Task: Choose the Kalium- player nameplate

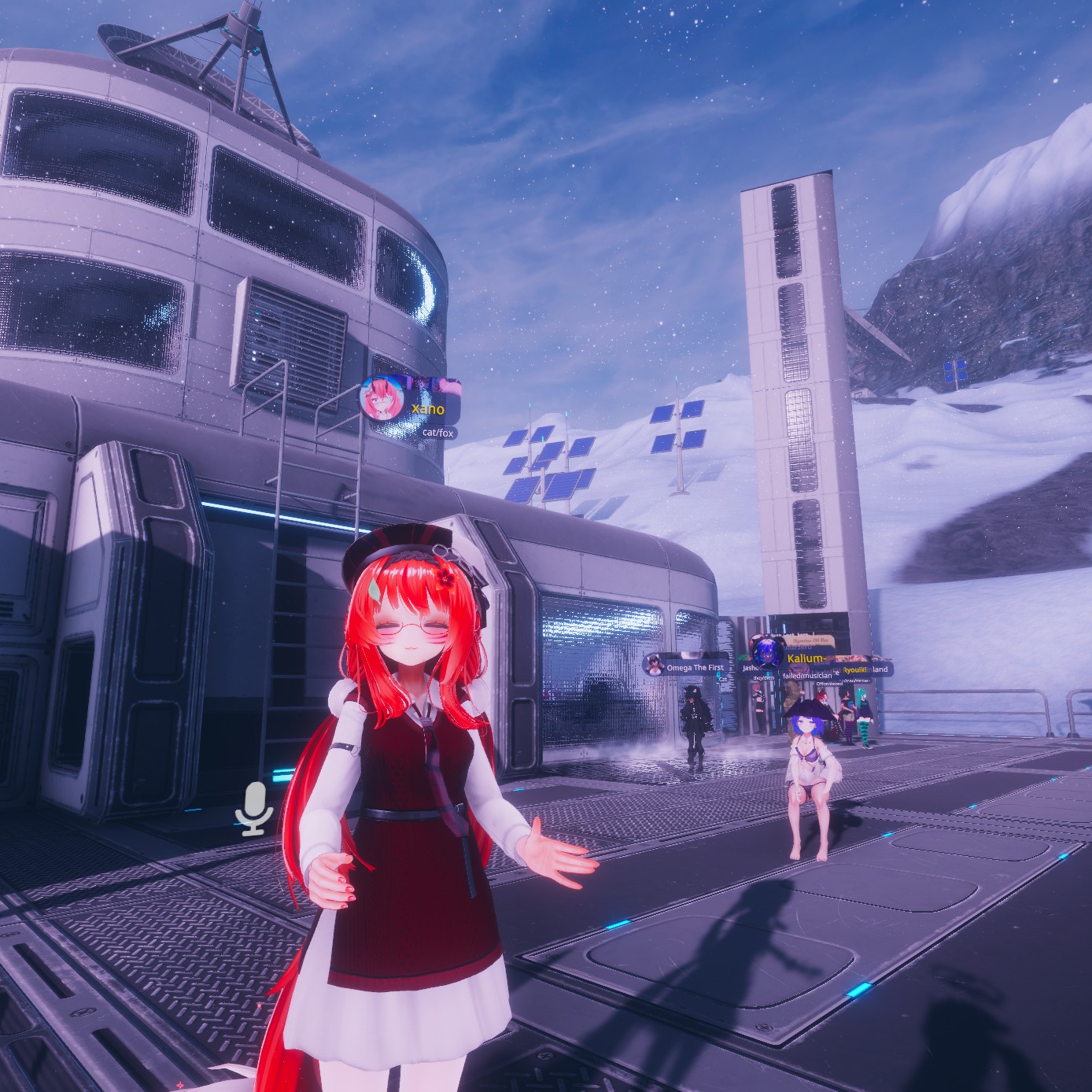Action: pos(806,659)
